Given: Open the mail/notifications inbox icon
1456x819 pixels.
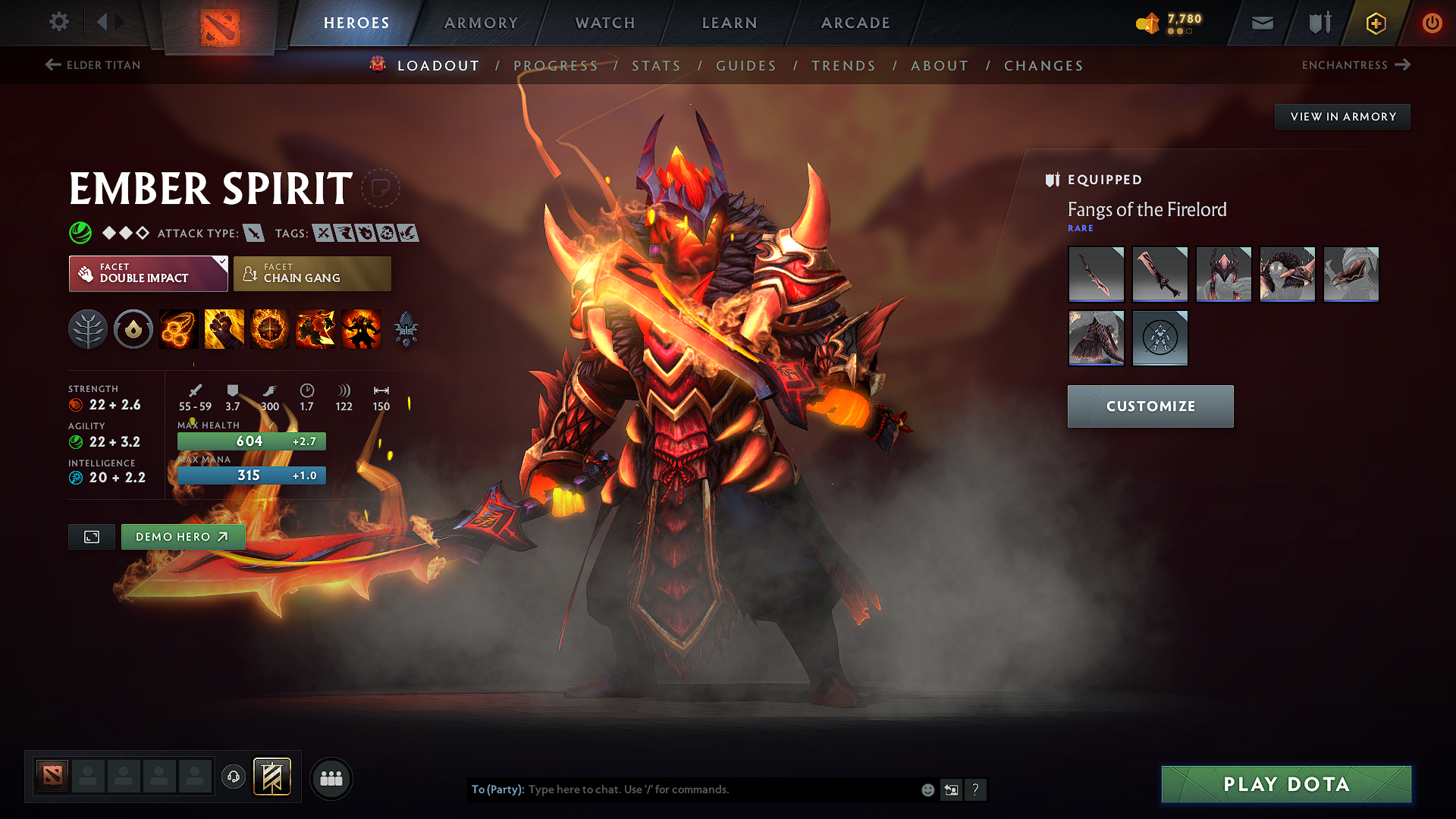Looking at the screenshot, I should pos(1261,23).
